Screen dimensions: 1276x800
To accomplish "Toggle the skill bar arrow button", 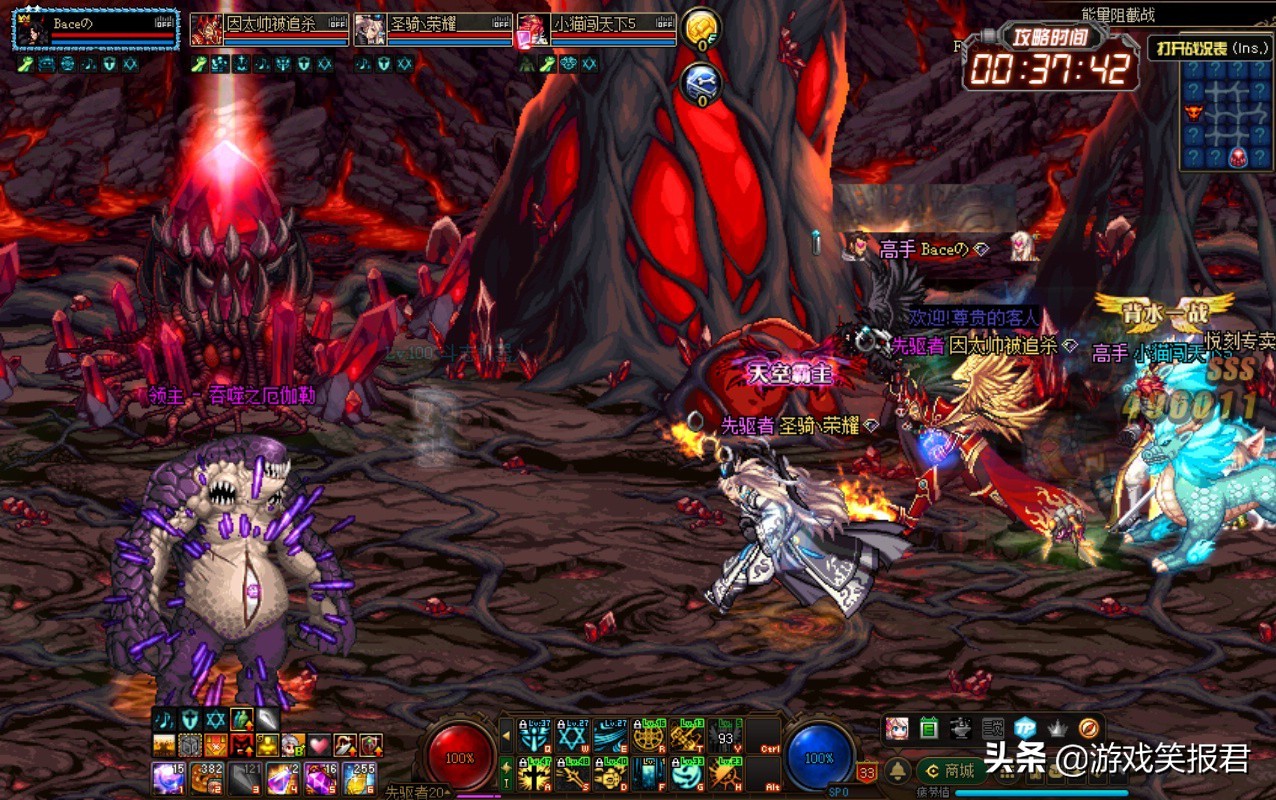I will [x=506, y=737].
